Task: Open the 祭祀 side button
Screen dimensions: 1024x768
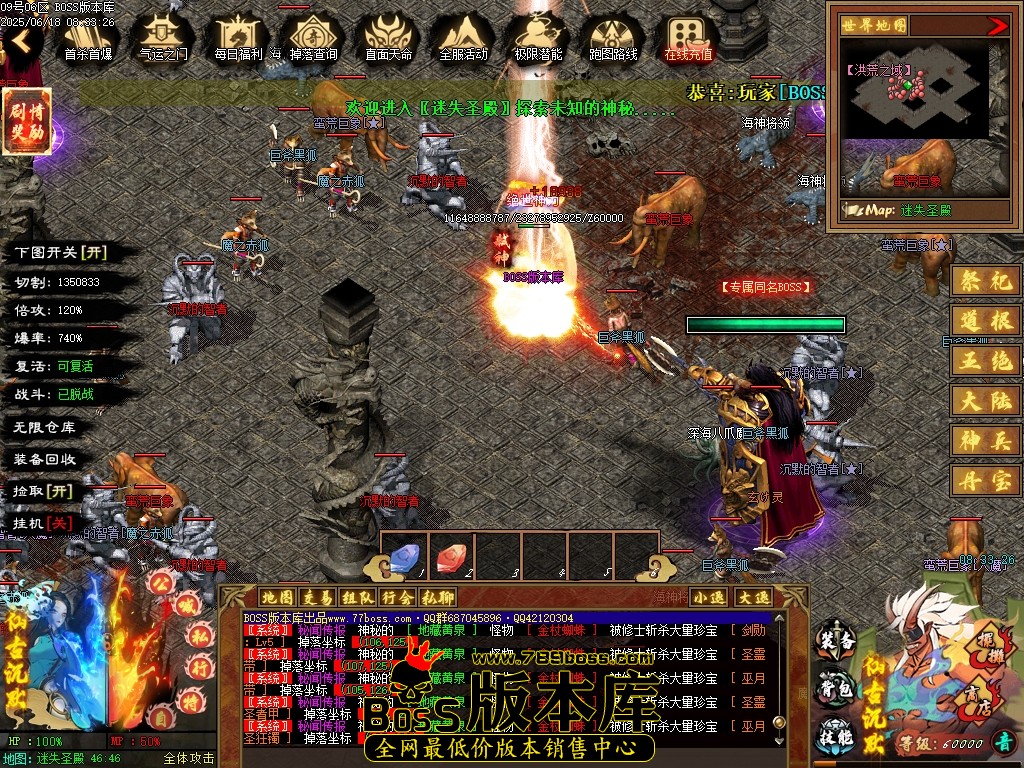Action: point(984,281)
